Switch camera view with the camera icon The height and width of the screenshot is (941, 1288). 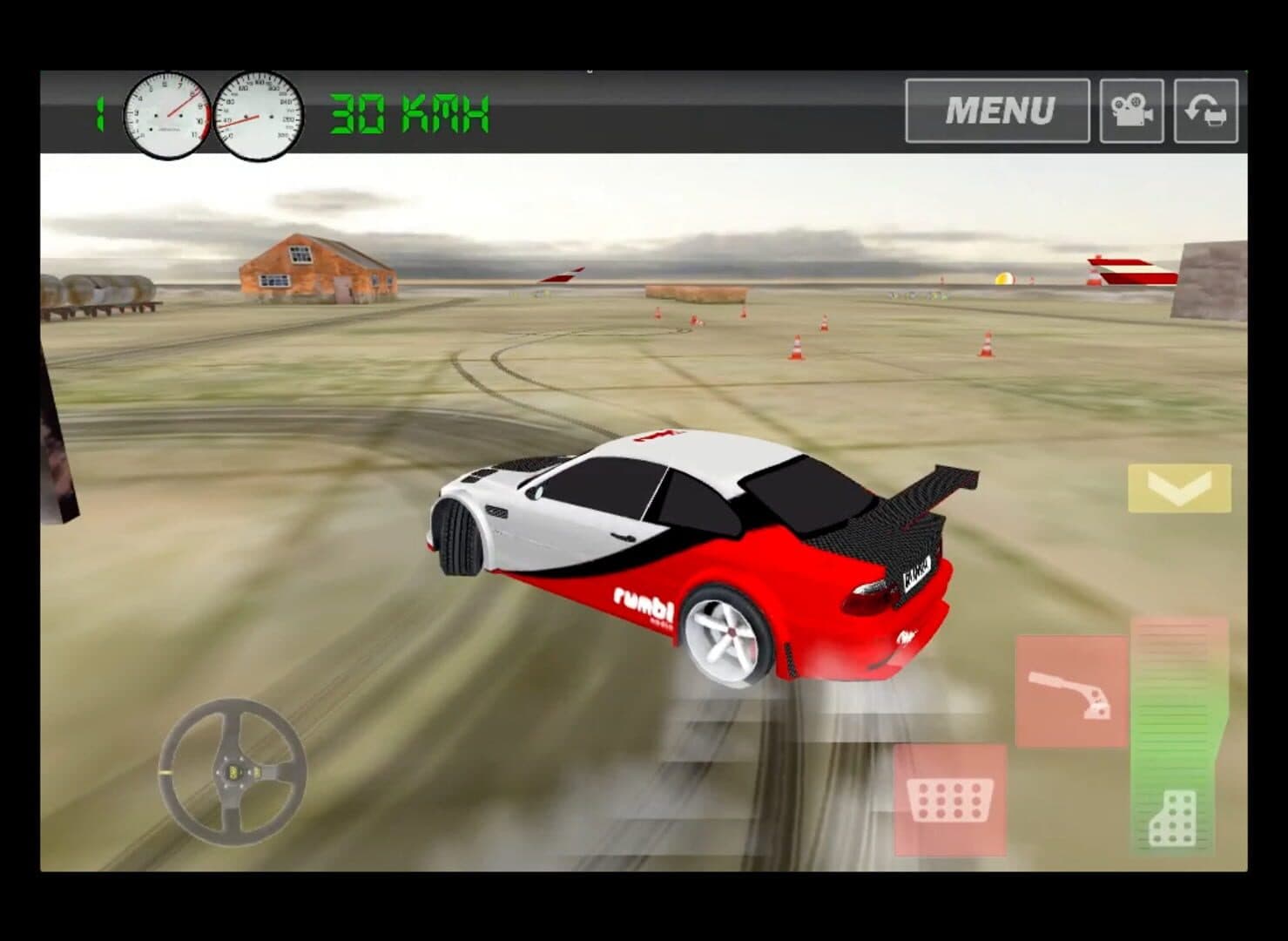[x=1131, y=111]
